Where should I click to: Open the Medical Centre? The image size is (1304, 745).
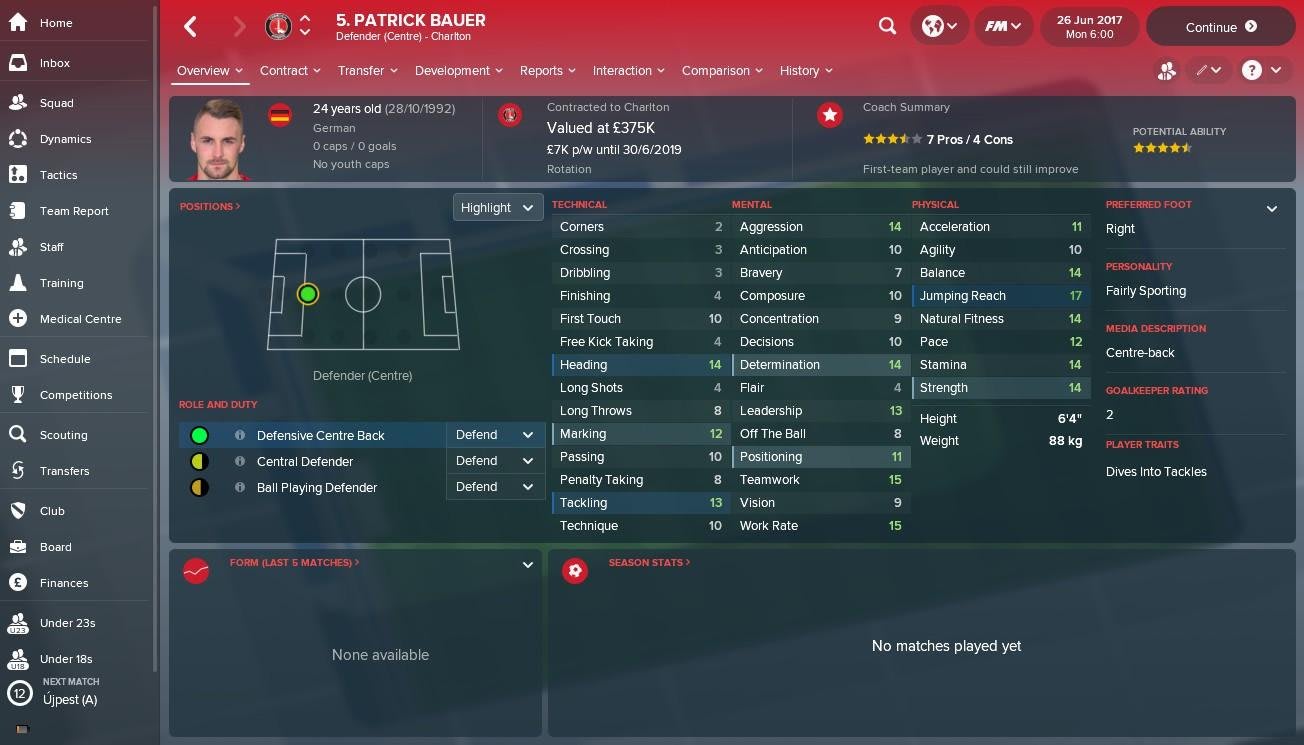coord(80,319)
